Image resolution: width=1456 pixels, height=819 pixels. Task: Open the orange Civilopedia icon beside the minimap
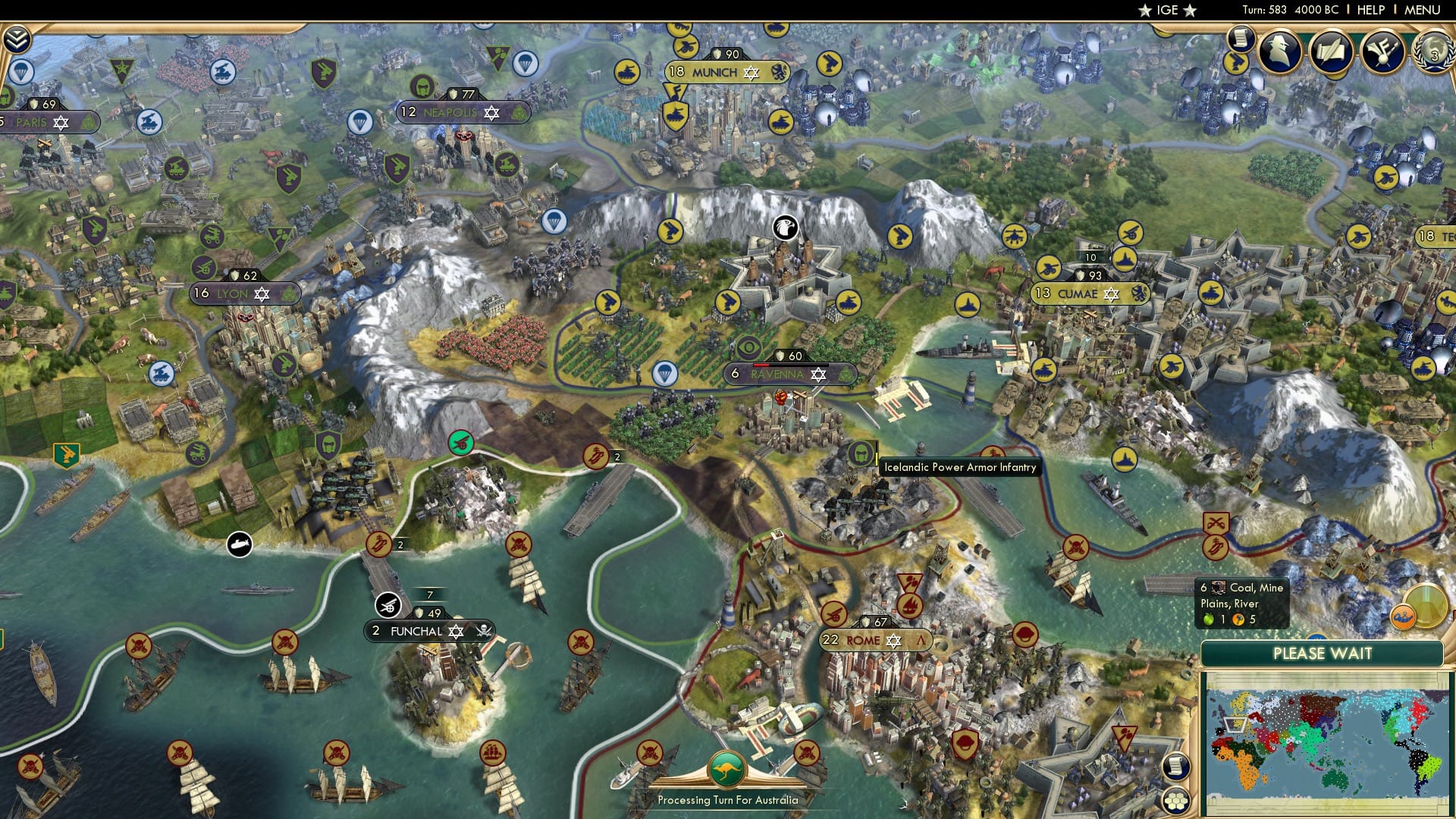pos(1404,617)
